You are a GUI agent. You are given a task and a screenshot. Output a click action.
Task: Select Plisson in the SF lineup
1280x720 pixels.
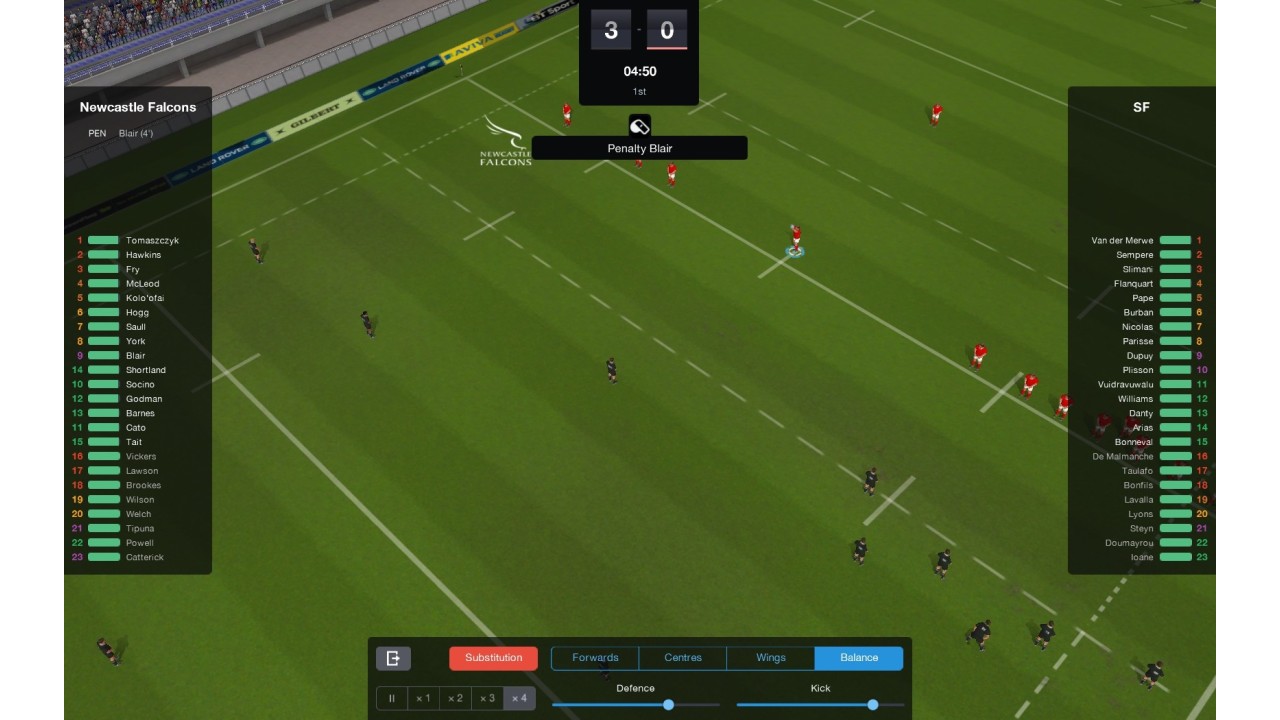[x=1137, y=370]
